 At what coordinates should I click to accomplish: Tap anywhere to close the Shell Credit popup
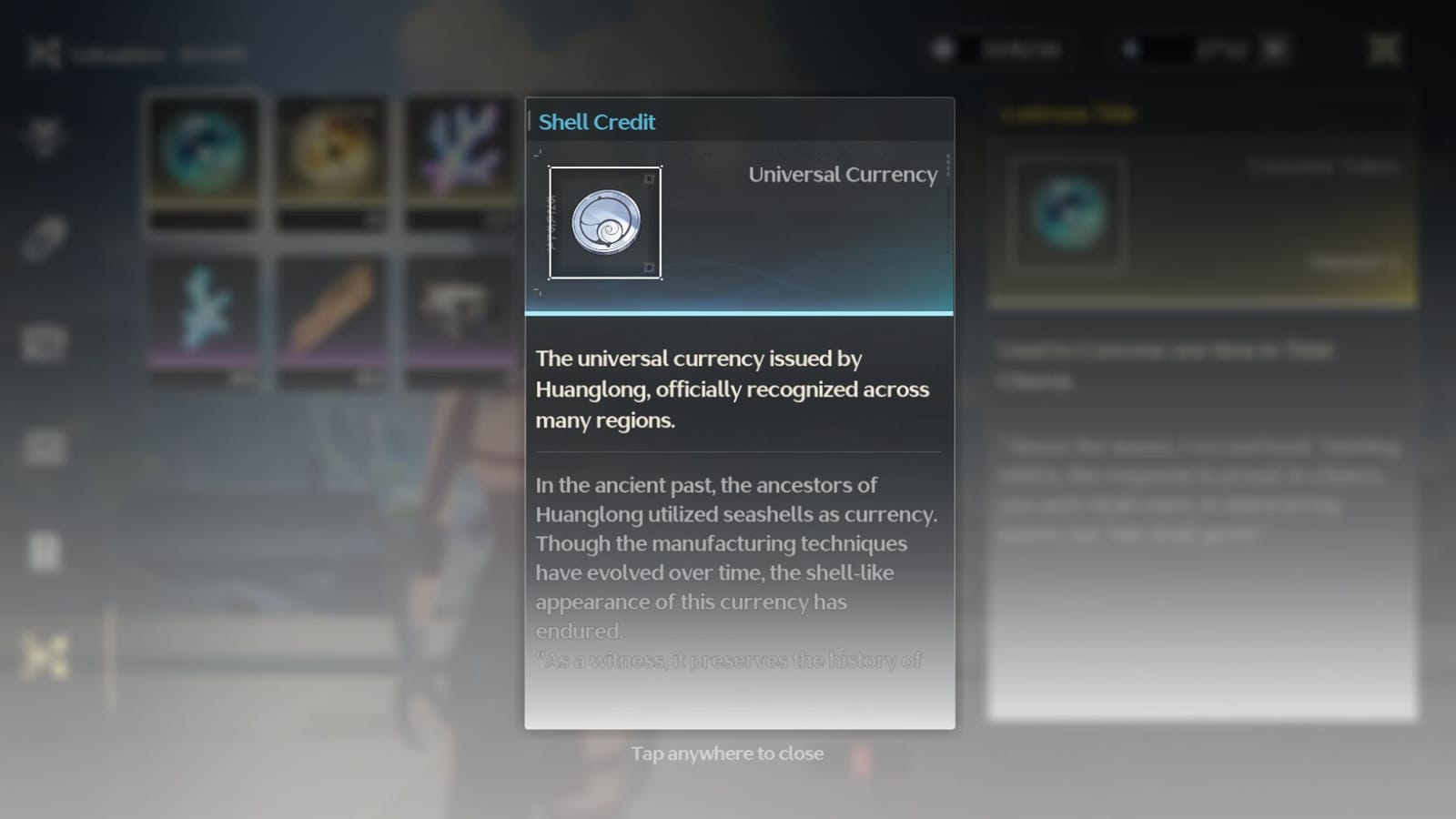[x=728, y=753]
